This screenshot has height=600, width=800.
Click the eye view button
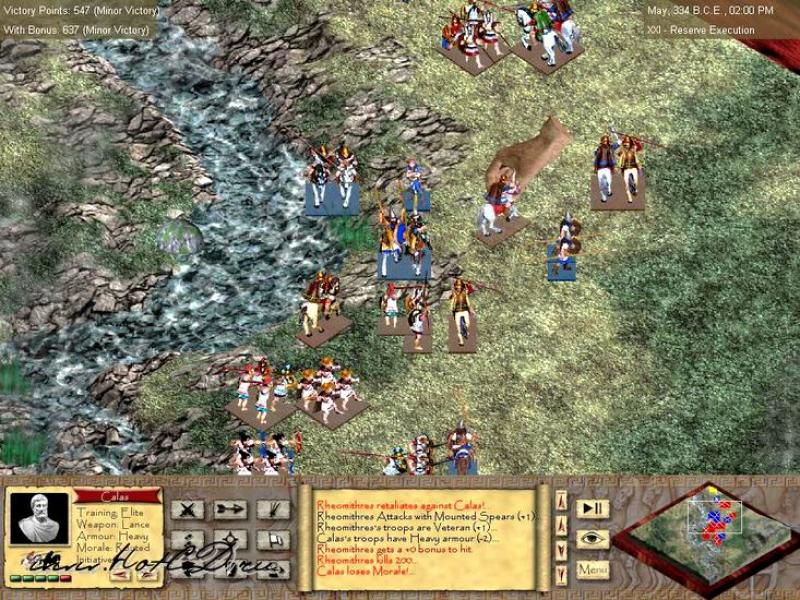(x=592, y=538)
